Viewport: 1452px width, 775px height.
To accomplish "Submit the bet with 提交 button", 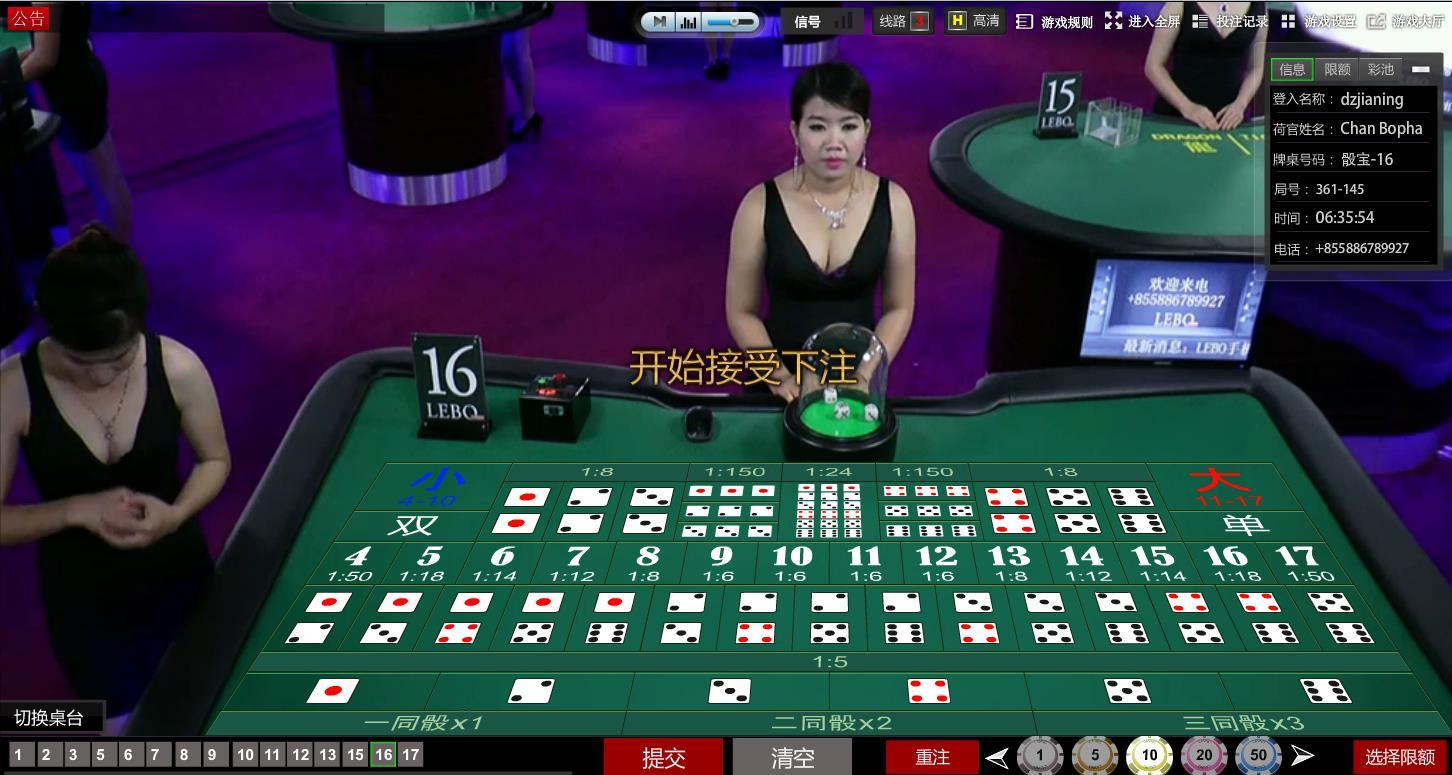I will [x=663, y=757].
